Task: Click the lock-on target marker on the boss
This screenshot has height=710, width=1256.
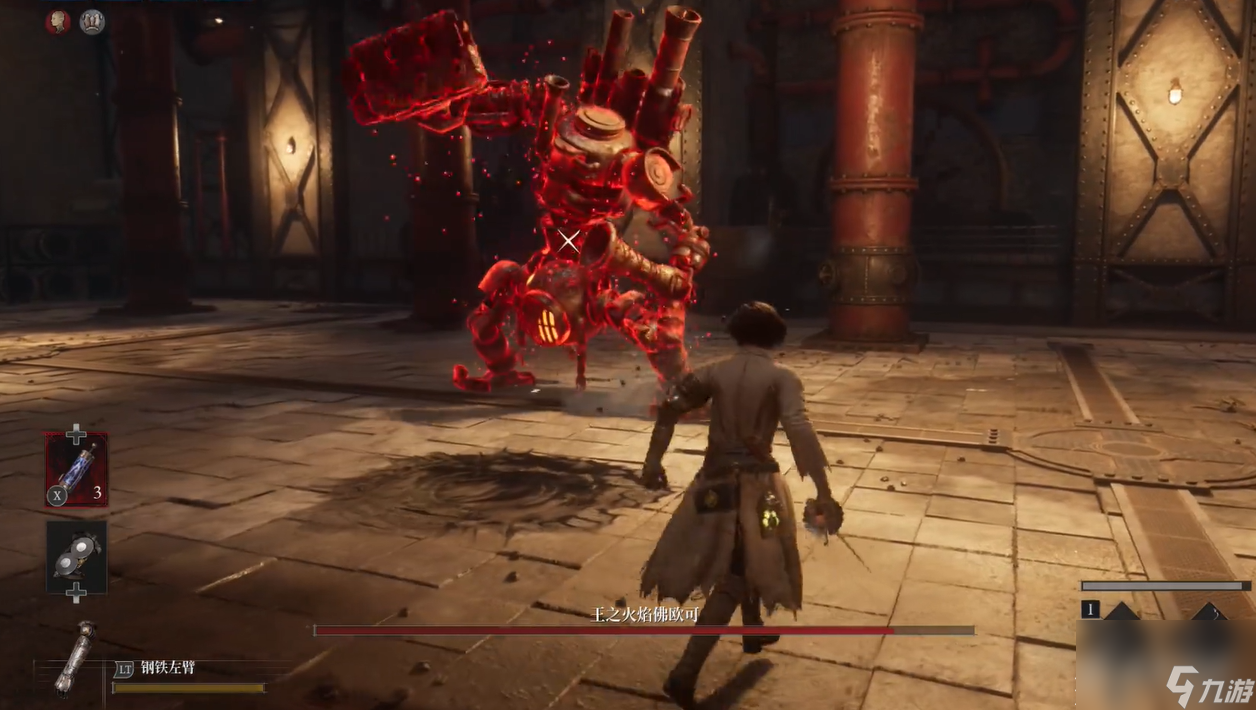Action: (569, 240)
